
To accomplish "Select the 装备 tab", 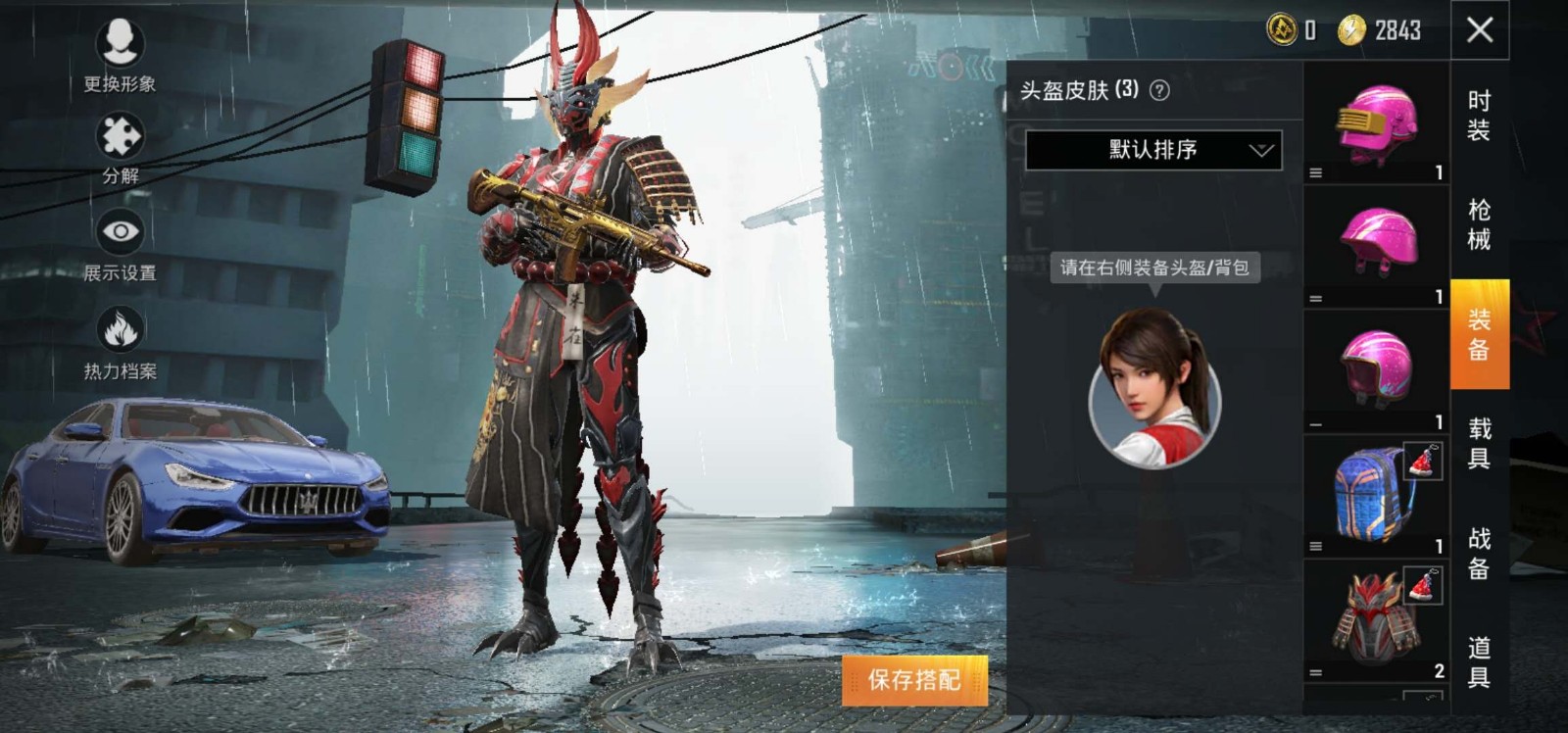I will pos(1479,334).
